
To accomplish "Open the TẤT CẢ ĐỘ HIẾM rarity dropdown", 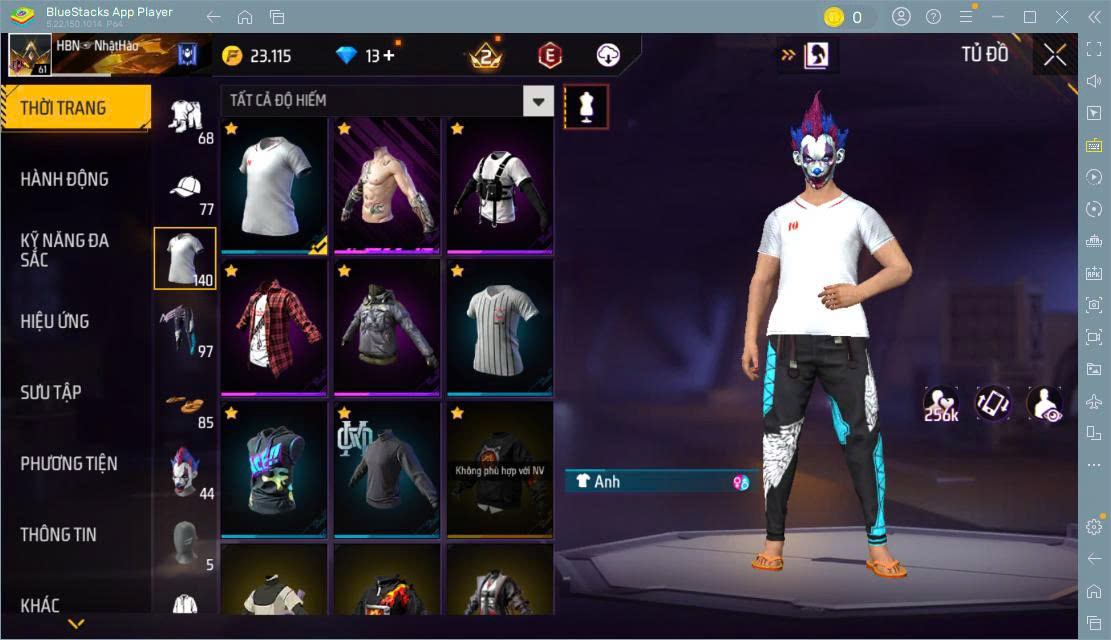I will click(x=539, y=100).
